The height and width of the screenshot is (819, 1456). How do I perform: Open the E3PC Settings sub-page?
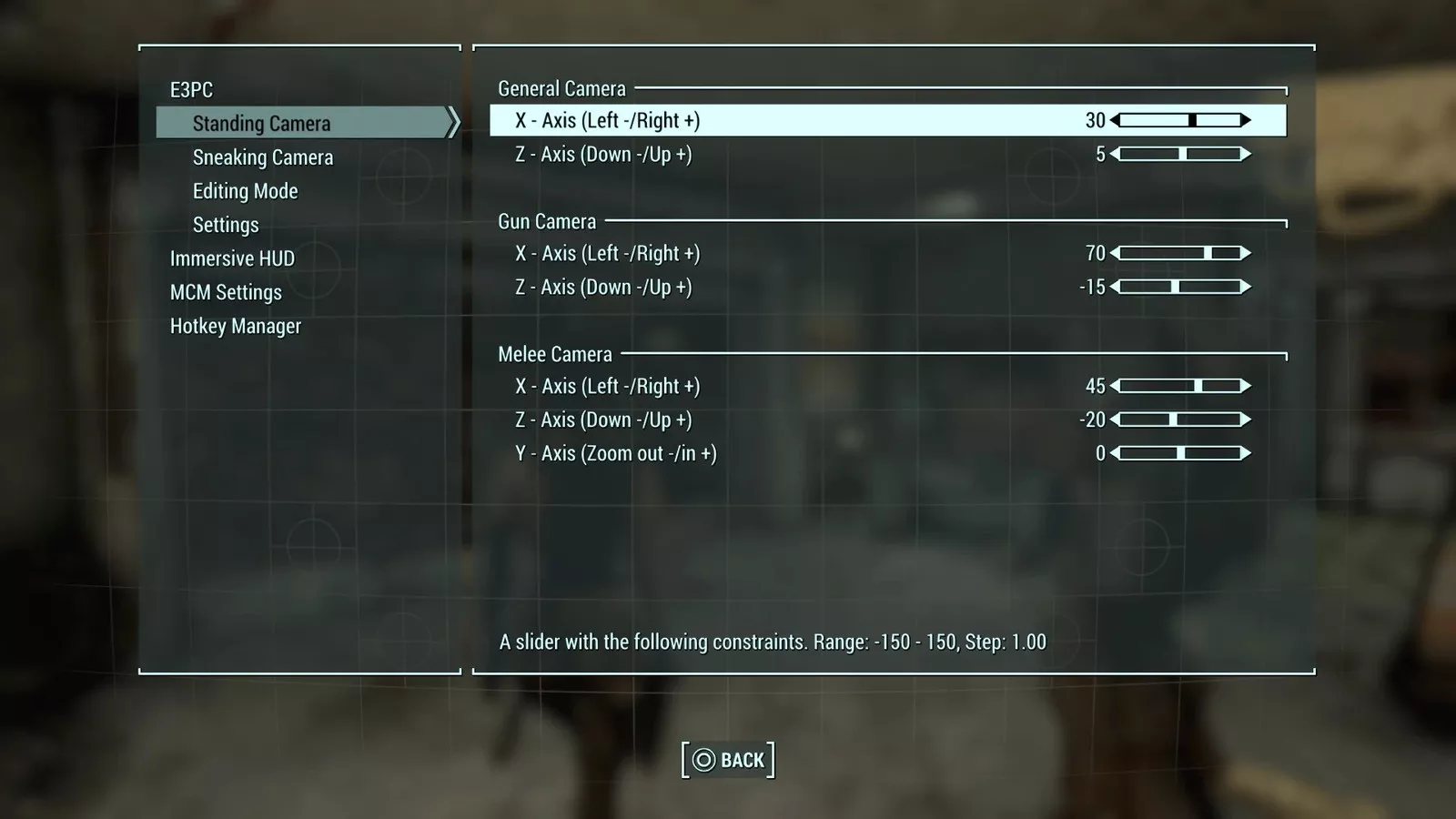[226, 225]
